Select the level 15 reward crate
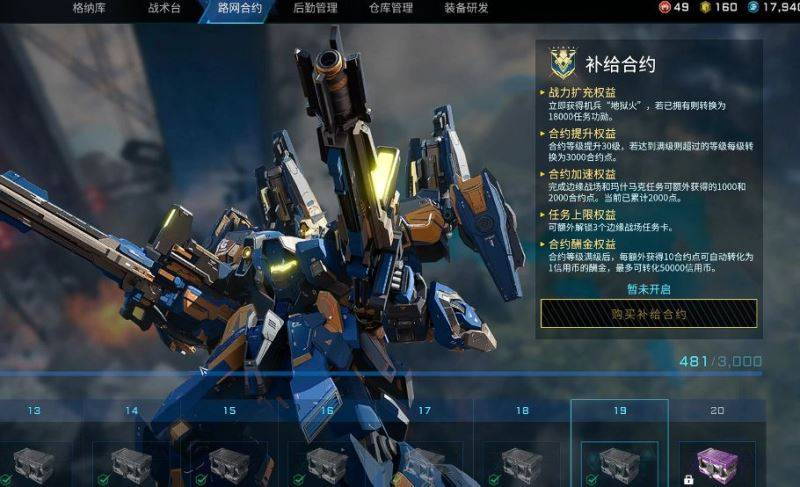The height and width of the screenshot is (487, 800). (229, 464)
